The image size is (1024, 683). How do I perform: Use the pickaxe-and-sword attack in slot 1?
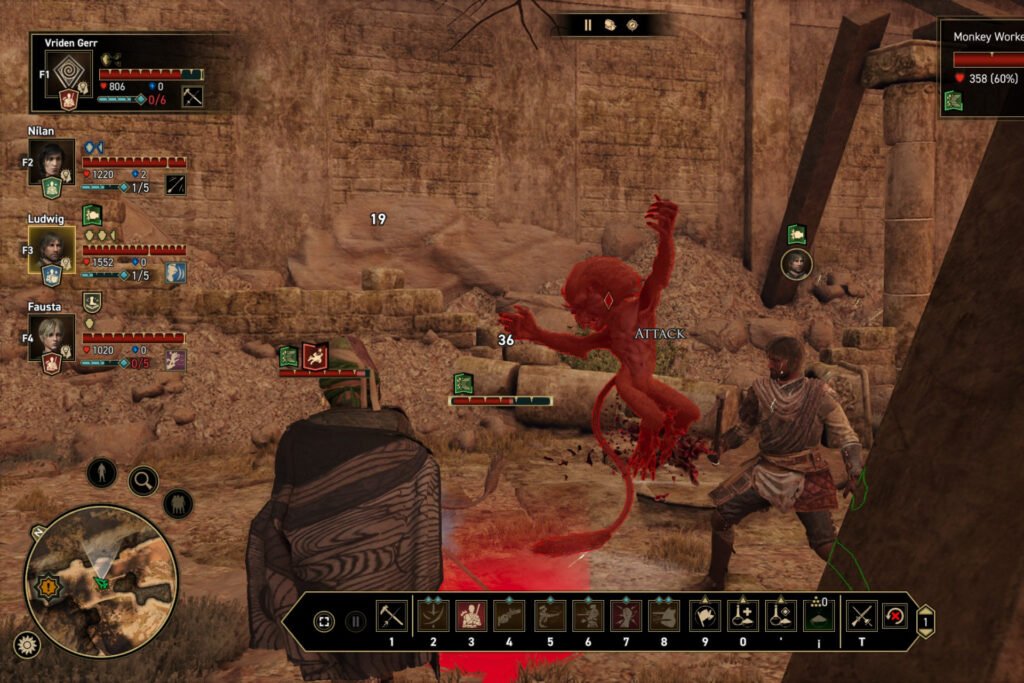click(x=391, y=616)
